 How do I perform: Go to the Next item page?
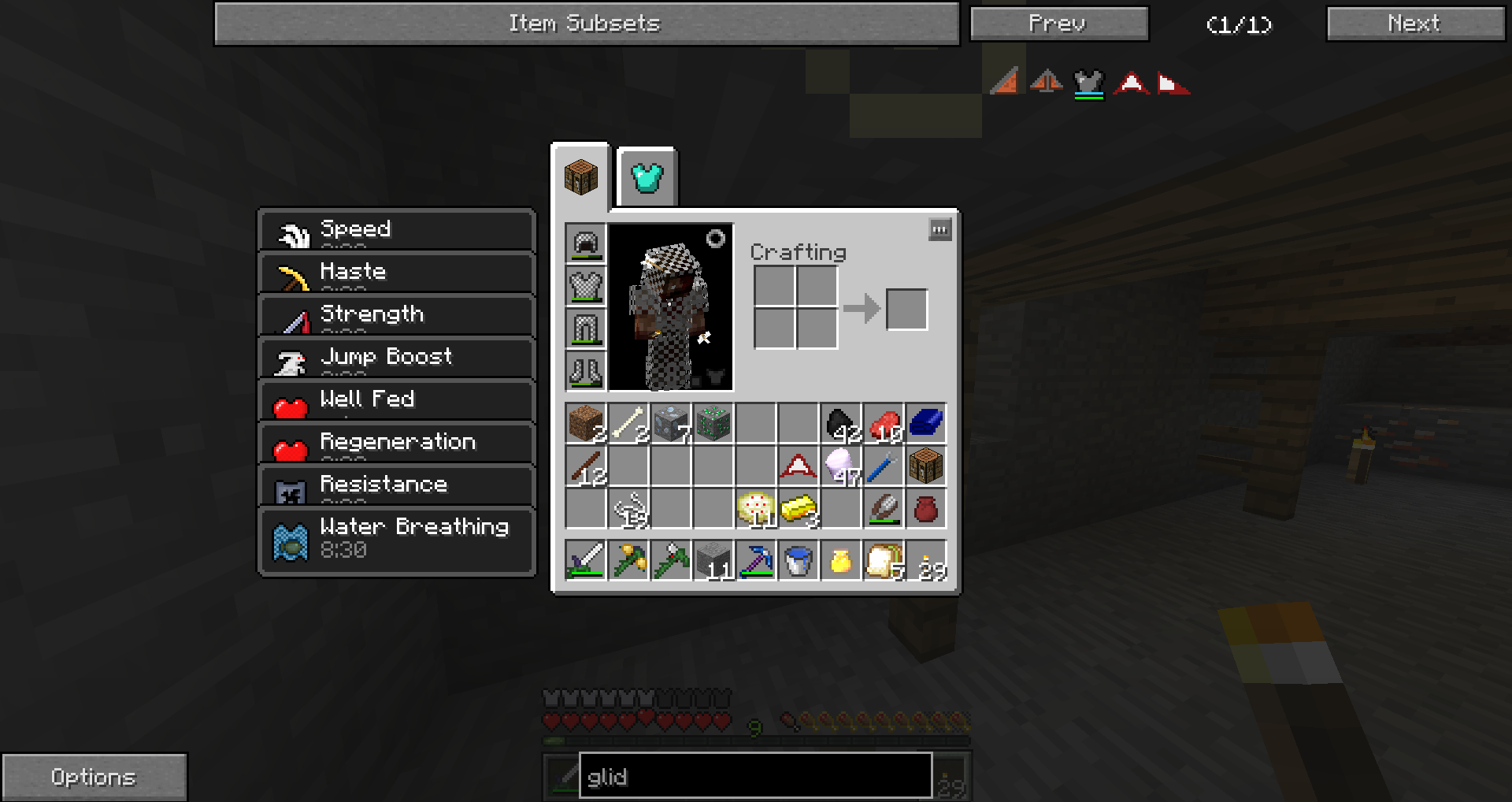click(1414, 24)
